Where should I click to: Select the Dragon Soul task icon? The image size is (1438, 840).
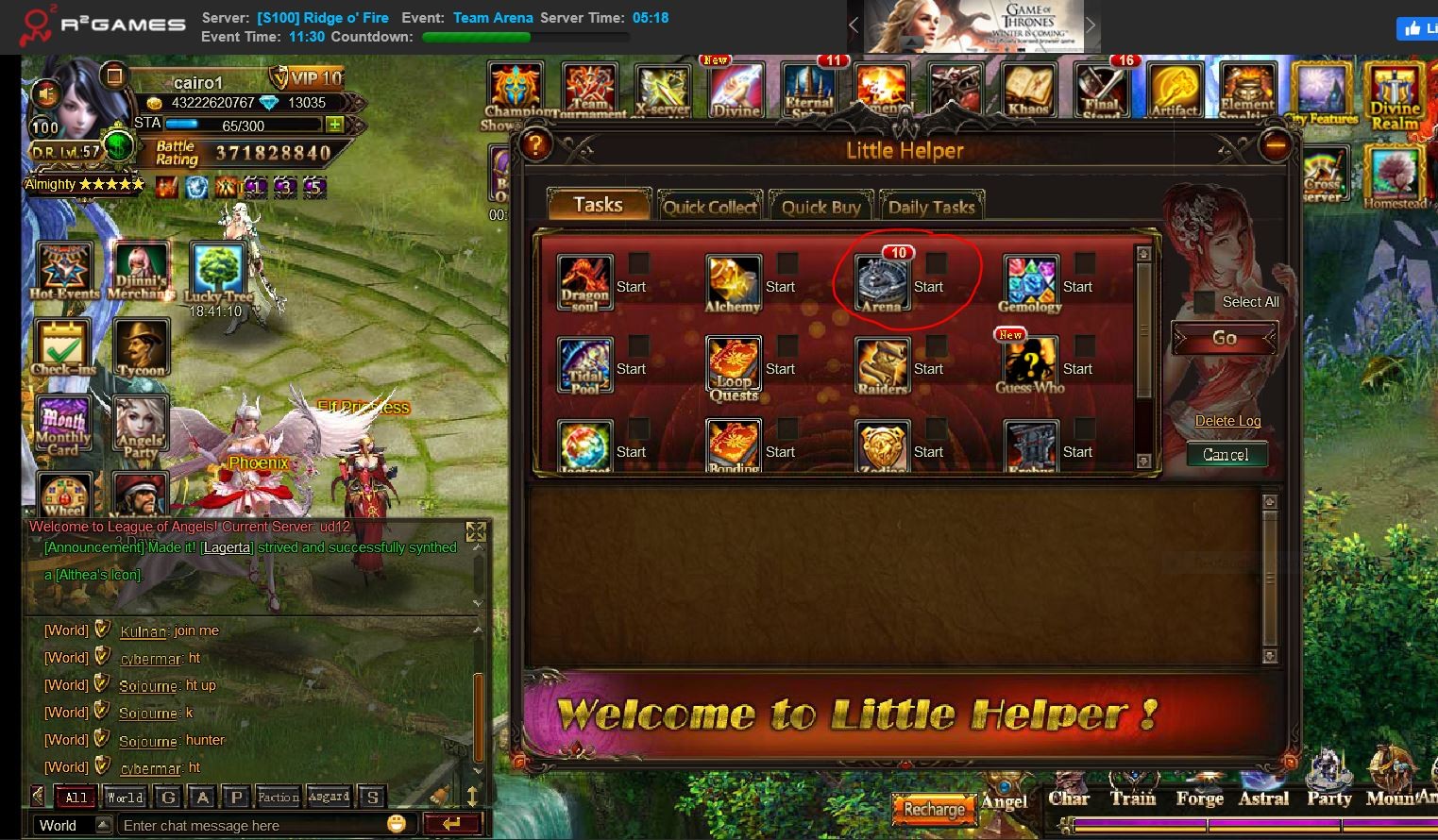(x=584, y=282)
